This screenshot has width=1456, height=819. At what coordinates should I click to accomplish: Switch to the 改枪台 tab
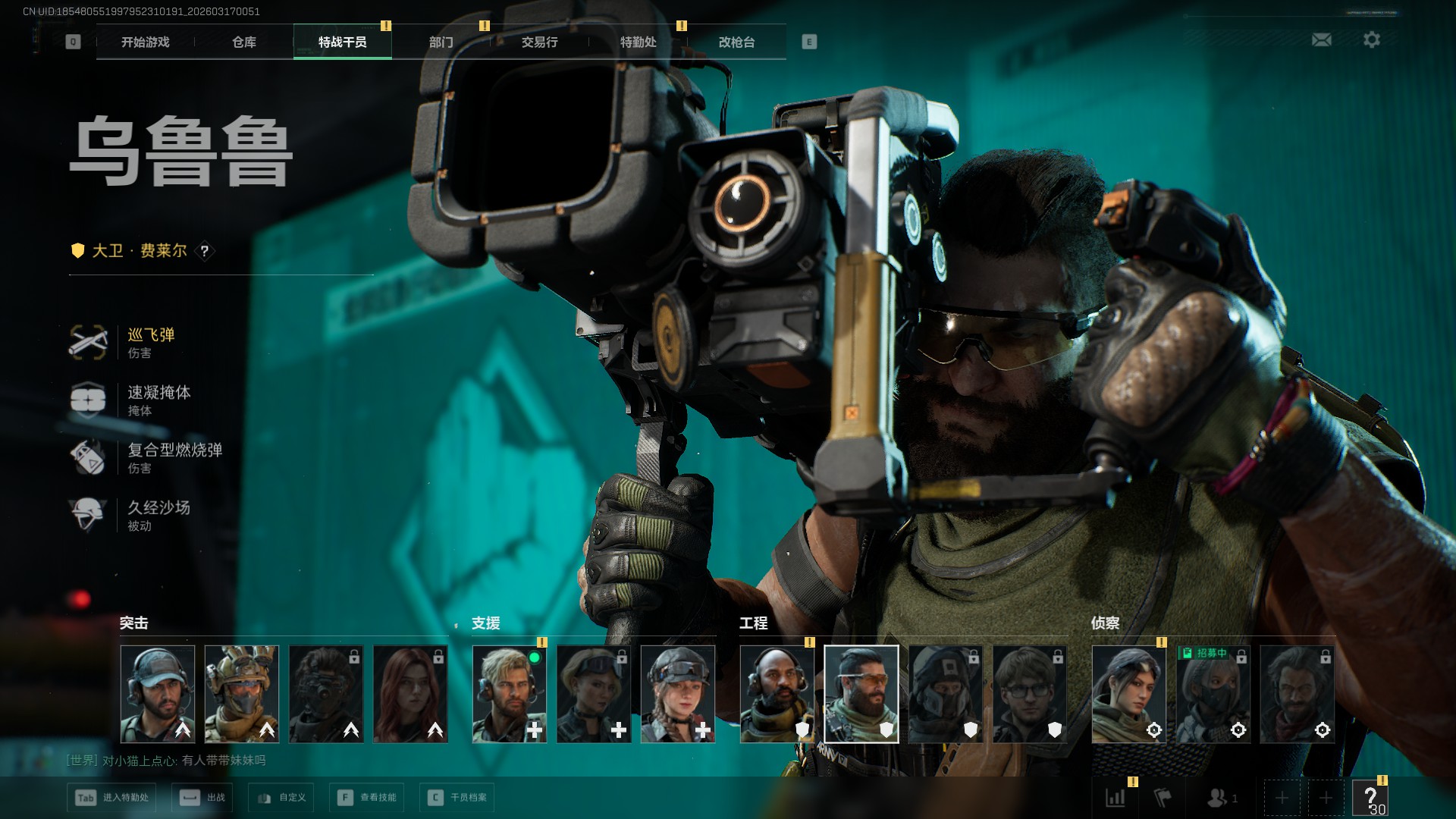coord(736,42)
